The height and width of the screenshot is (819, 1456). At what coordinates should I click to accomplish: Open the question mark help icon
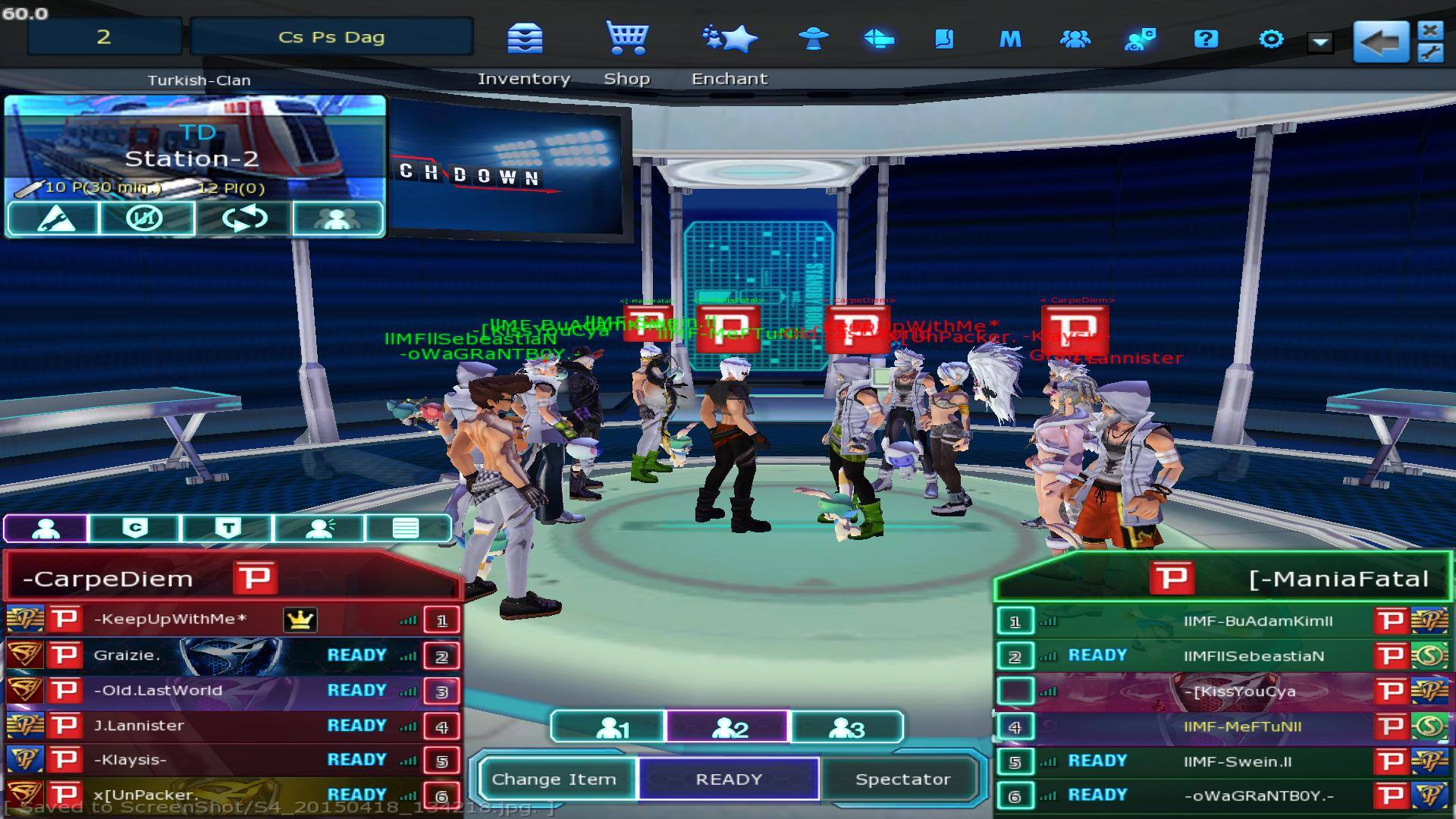pyautogui.click(x=1206, y=39)
